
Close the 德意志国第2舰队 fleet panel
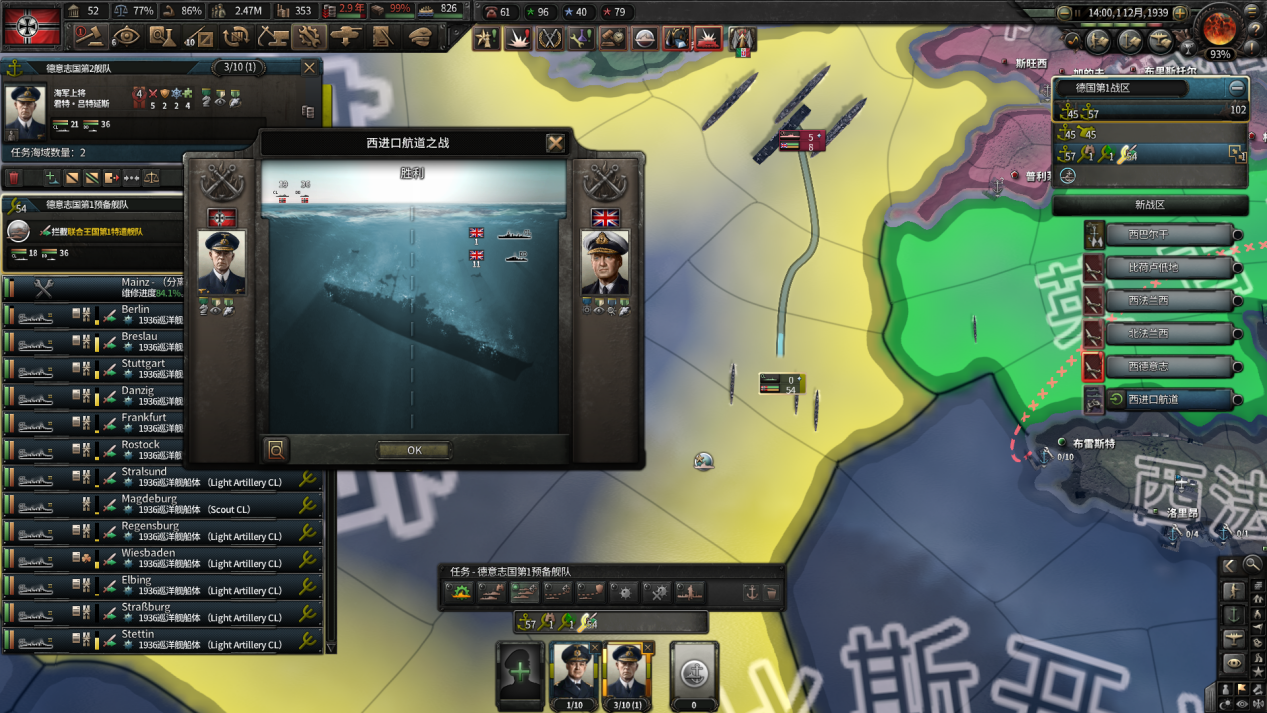coord(309,68)
